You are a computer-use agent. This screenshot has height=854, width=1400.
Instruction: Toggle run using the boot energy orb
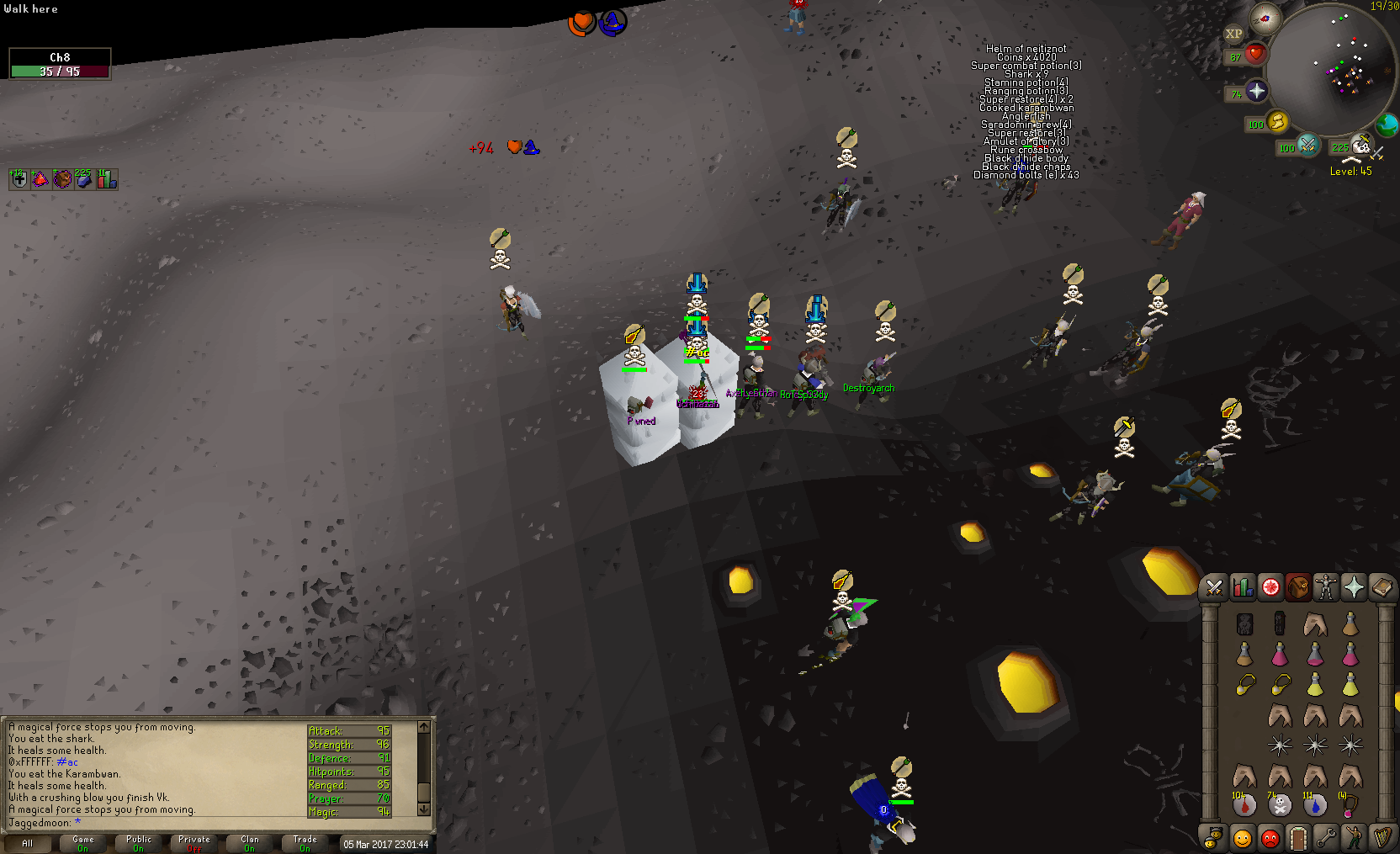tap(1277, 122)
